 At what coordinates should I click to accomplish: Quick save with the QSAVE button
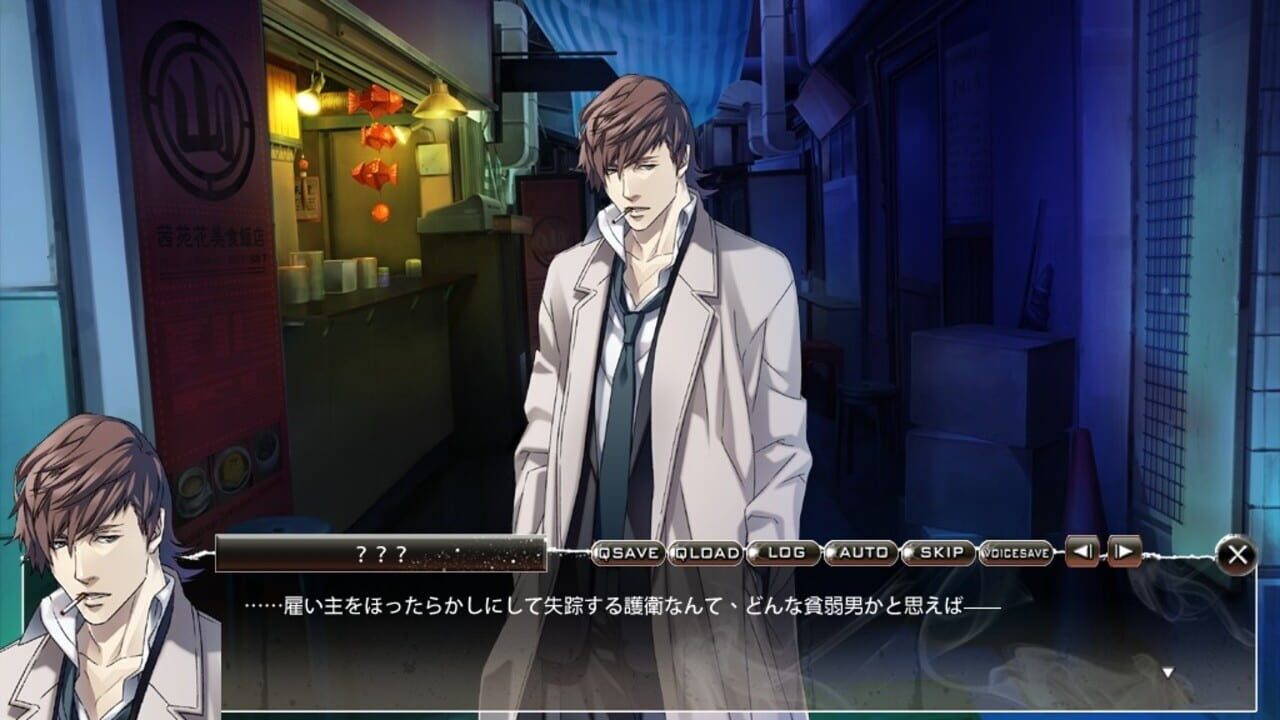click(626, 552)
